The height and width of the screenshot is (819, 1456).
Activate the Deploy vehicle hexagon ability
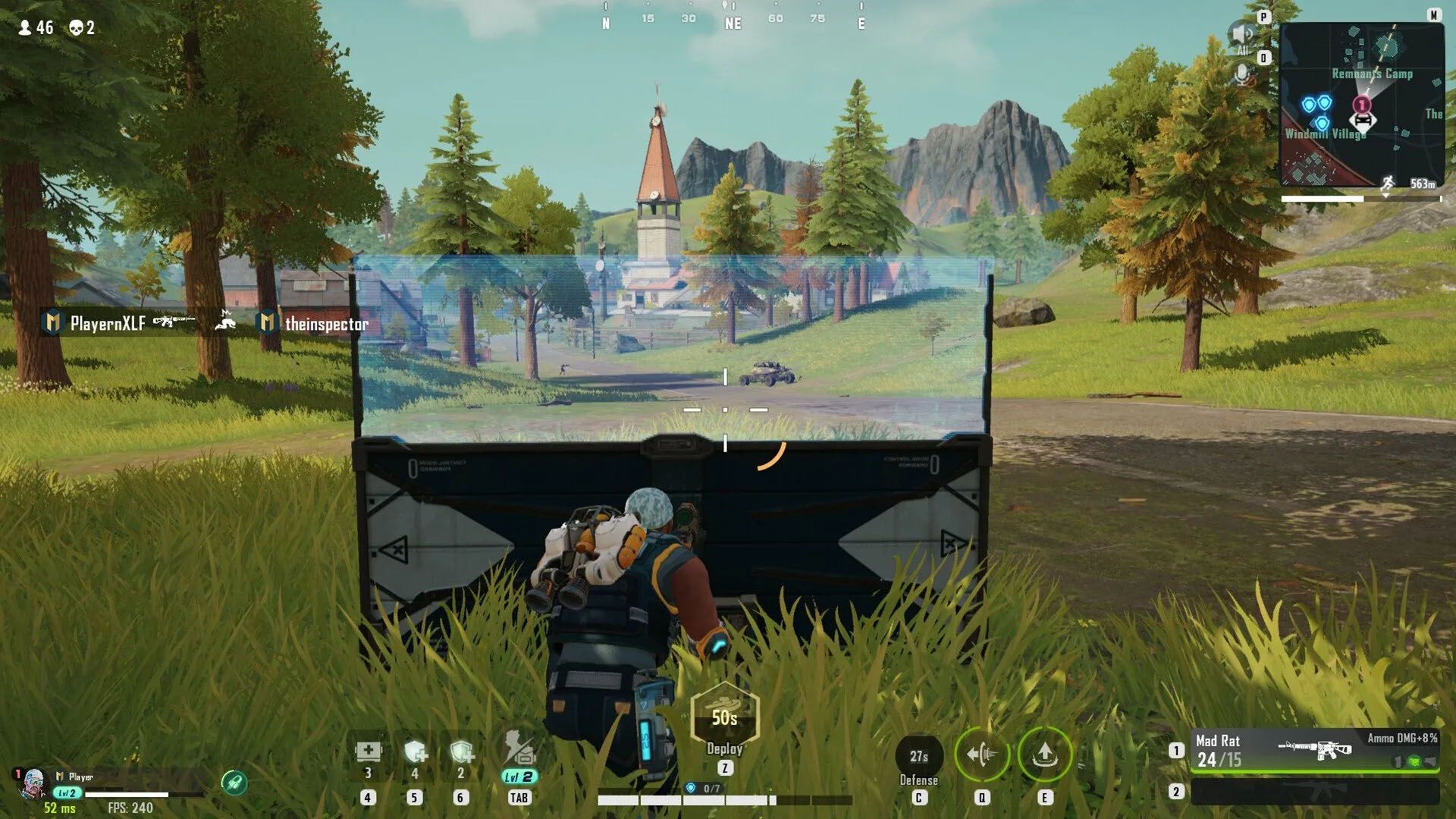point(724,717)
